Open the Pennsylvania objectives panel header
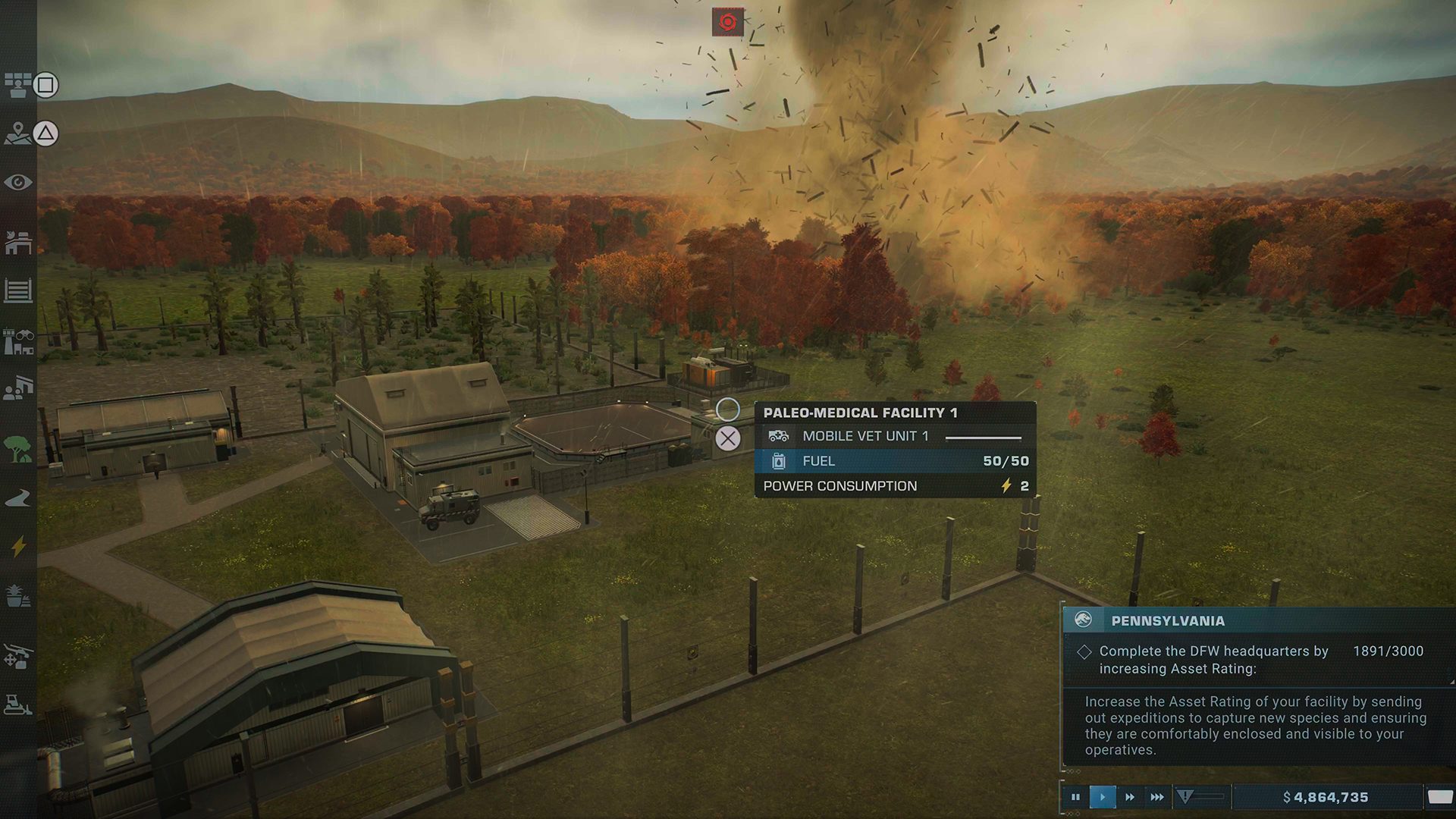 [1168, 621]
